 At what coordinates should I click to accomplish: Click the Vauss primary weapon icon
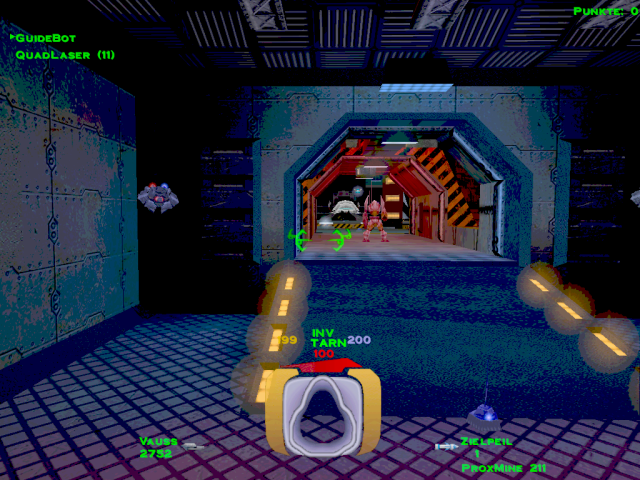[x=192, y=445]
